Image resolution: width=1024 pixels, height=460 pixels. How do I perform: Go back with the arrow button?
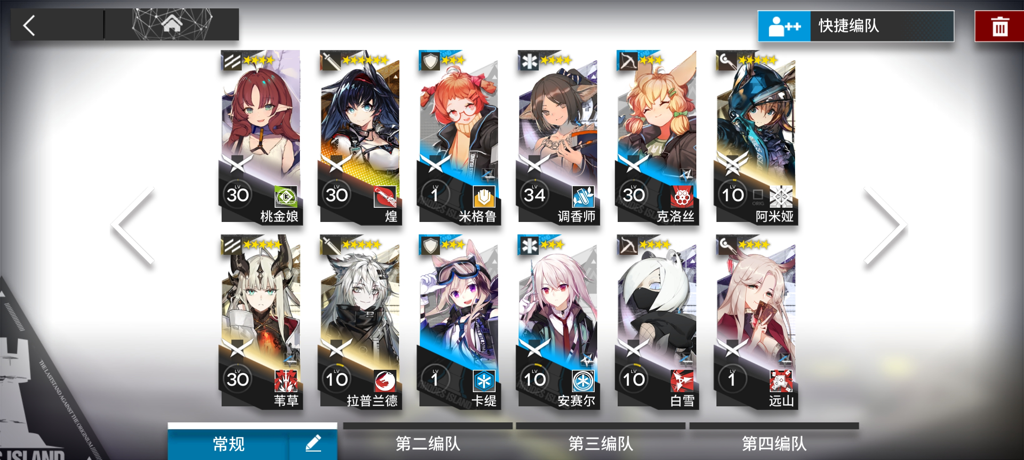click(x=30, y=26)
